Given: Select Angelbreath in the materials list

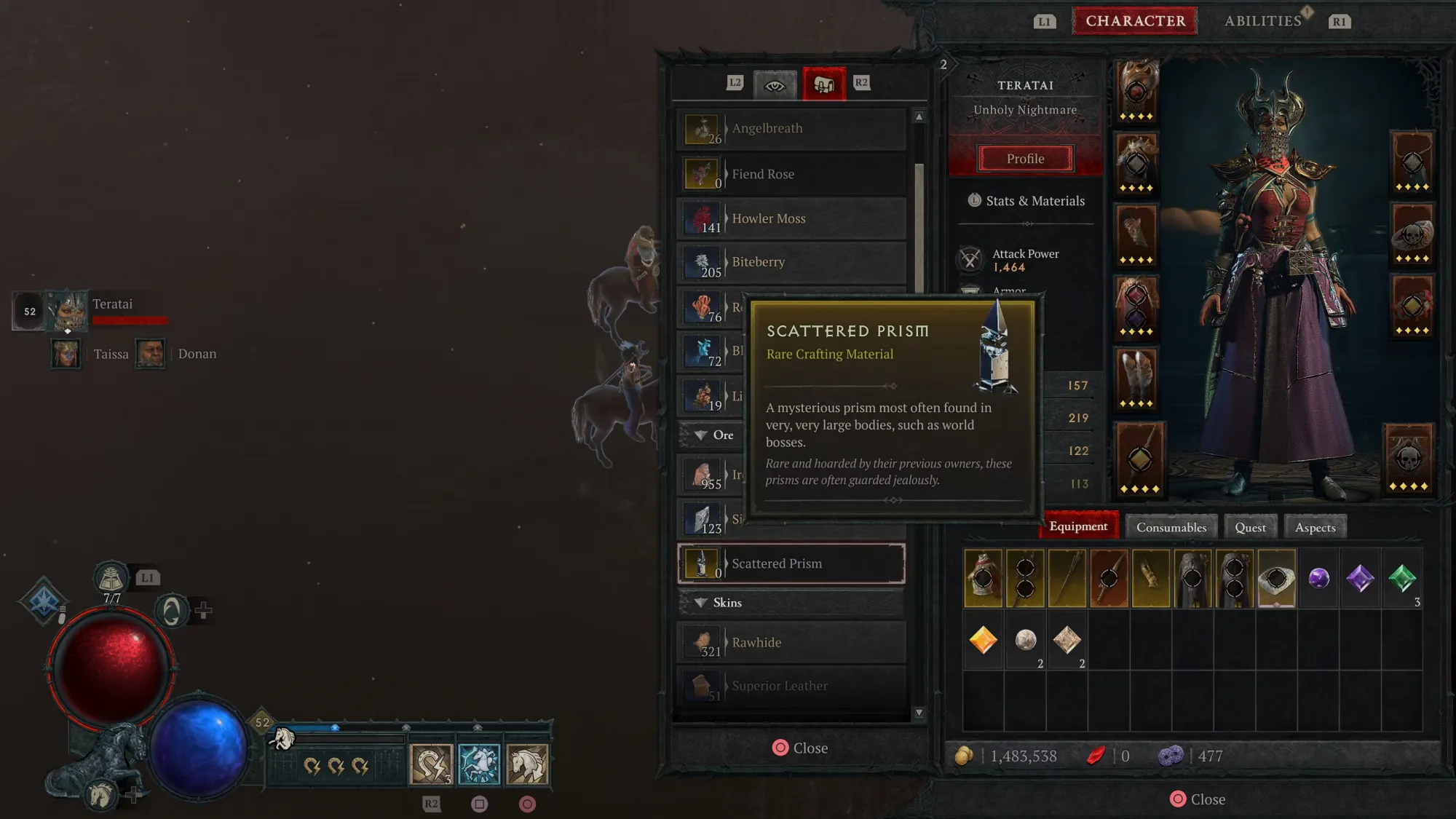Looking at the screenshot, I should 792,129.
